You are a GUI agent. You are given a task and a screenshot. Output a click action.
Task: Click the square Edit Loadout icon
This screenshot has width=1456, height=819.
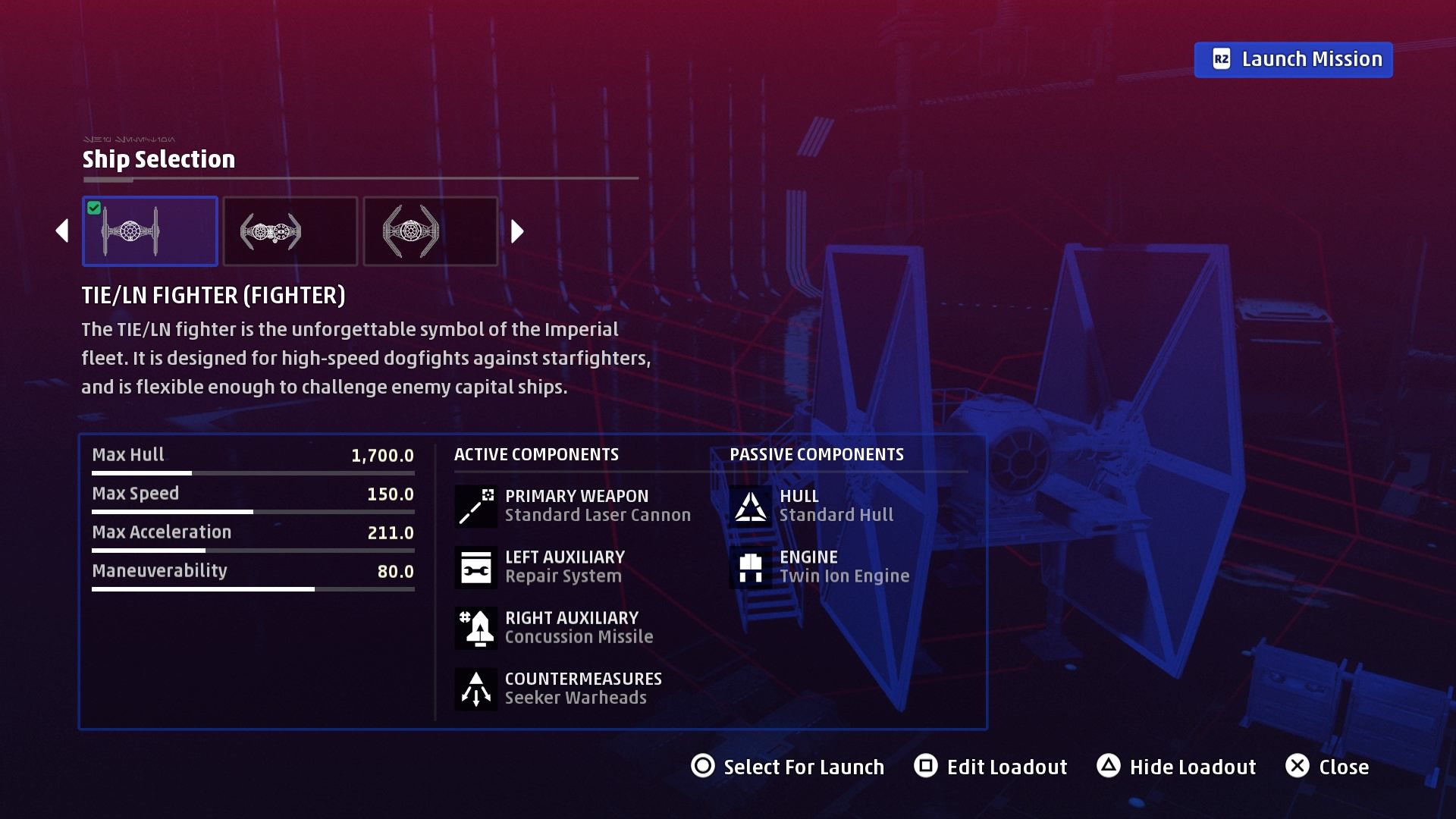point(927,767)
